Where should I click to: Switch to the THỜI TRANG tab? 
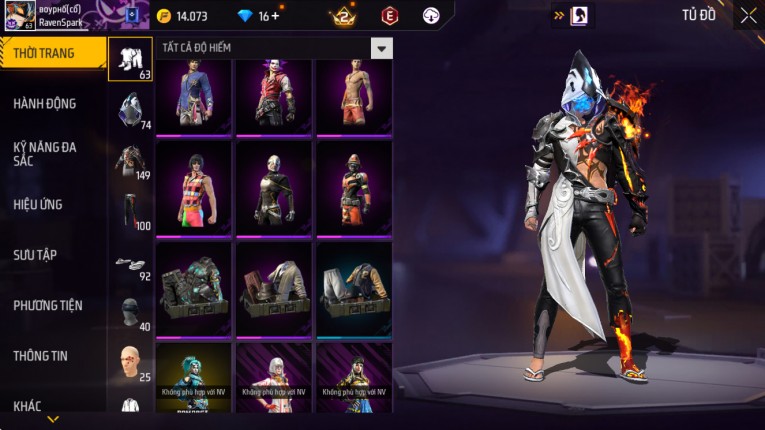pos(45,53)
